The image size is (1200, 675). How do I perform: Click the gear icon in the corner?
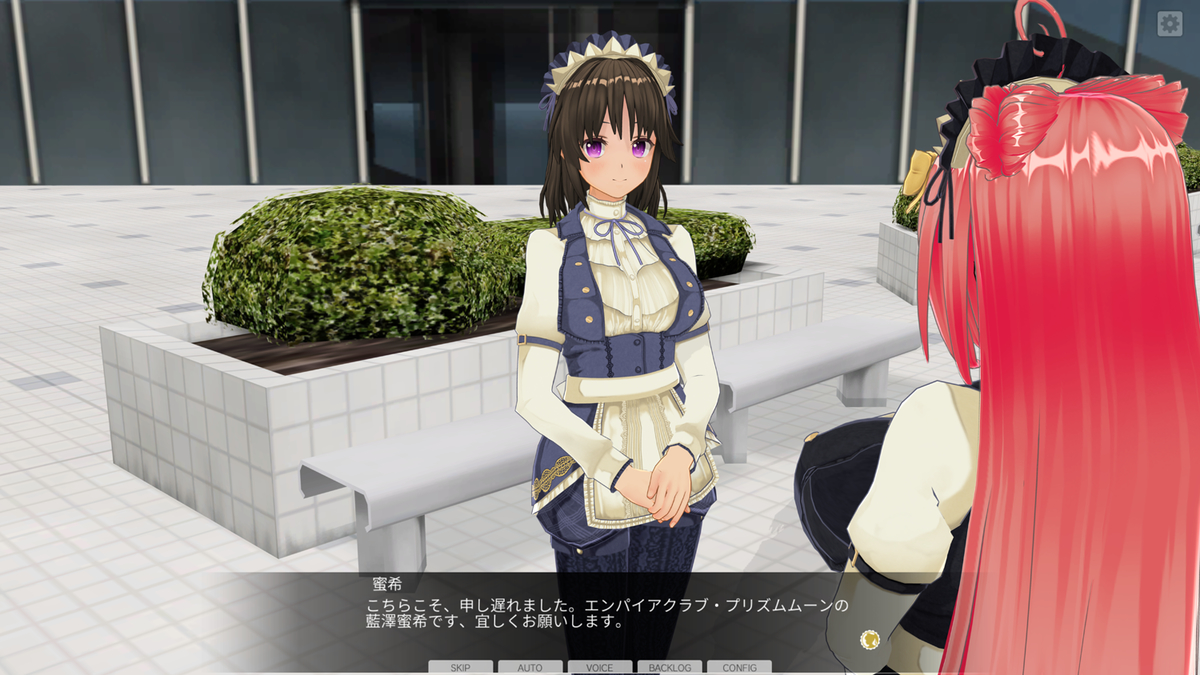click(x=1169, y=24)
